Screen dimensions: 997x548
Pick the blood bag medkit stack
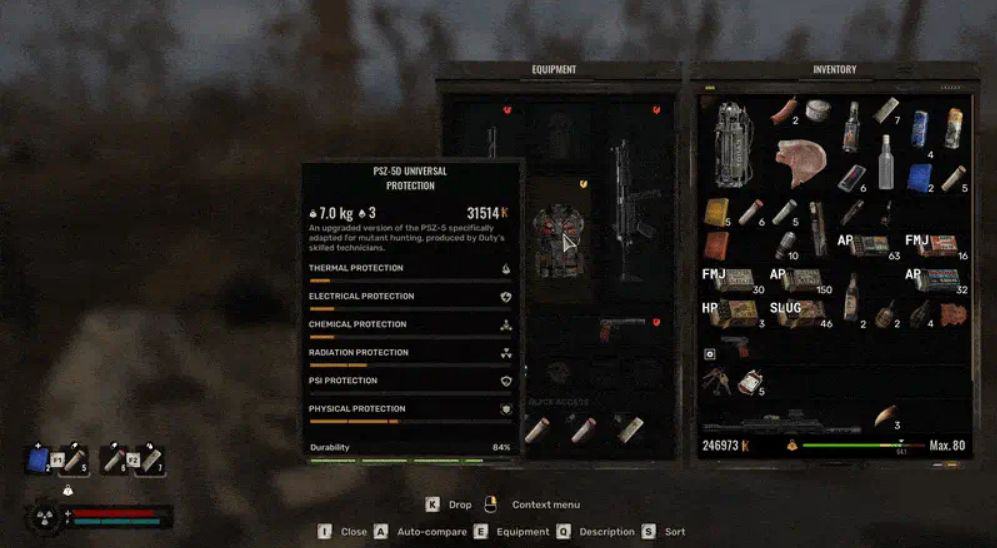(x=750, y=381)
